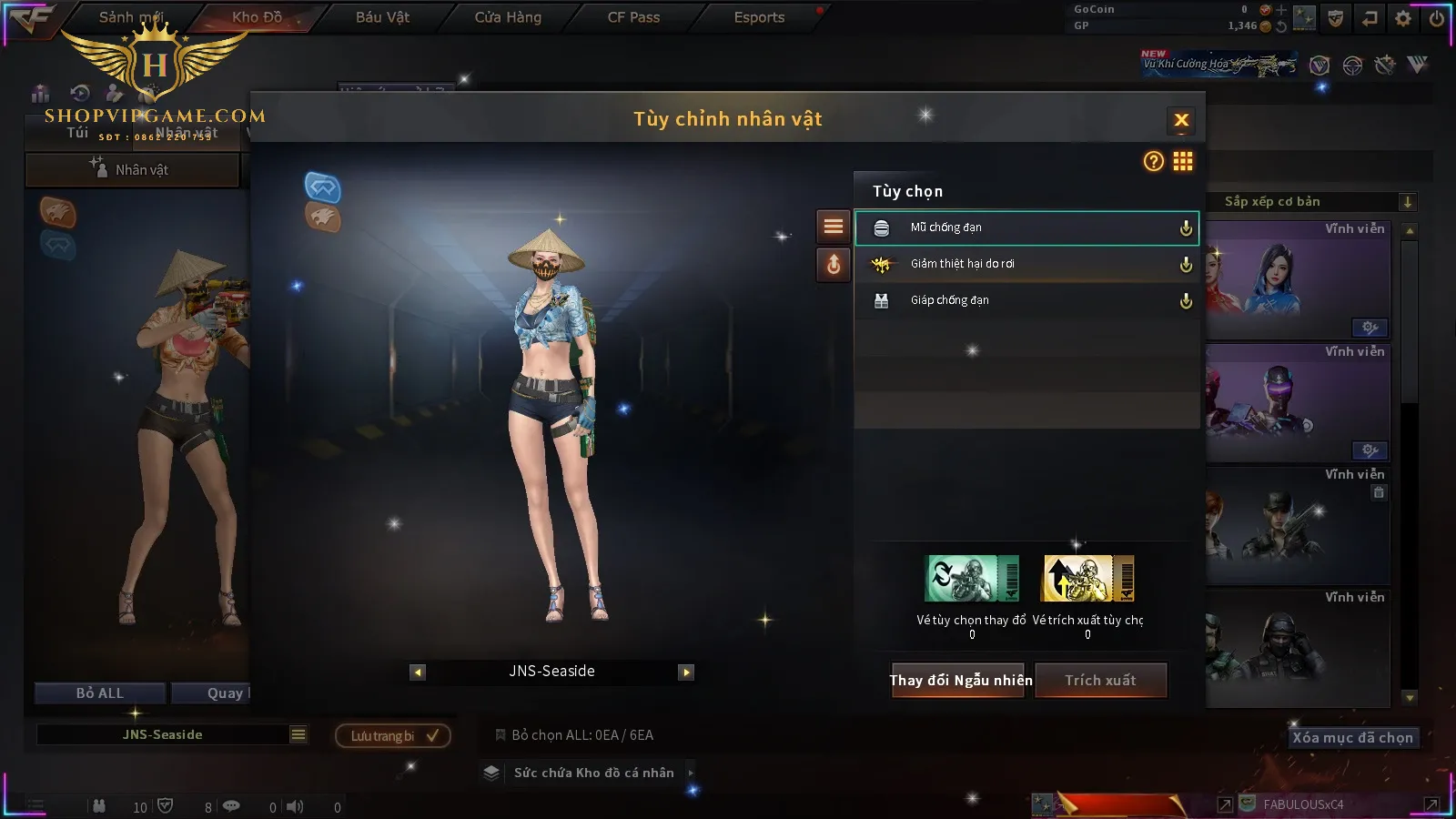The width and height of the screenshot is (1456, 819).
Task: Click the Bỏ ALL button
Action: pyautogui.click(x=100, y=693)
